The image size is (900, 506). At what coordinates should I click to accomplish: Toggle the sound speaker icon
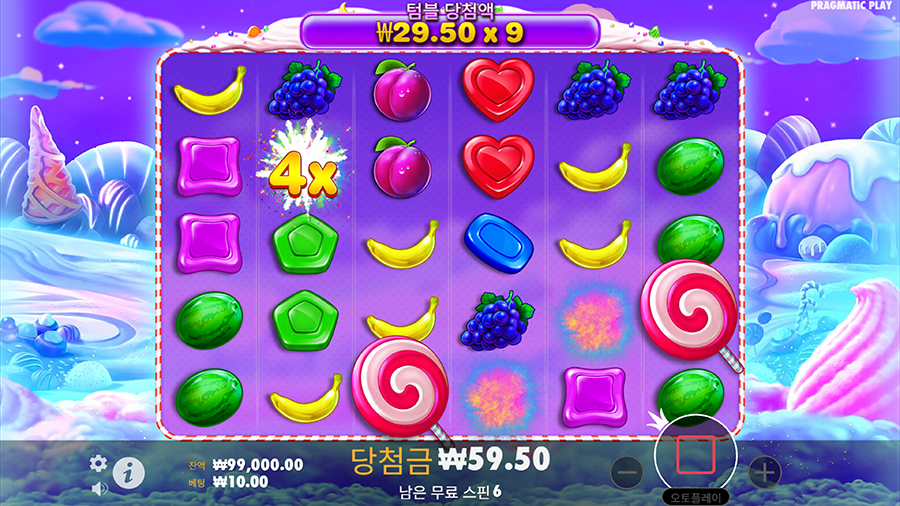pos(99,489)
